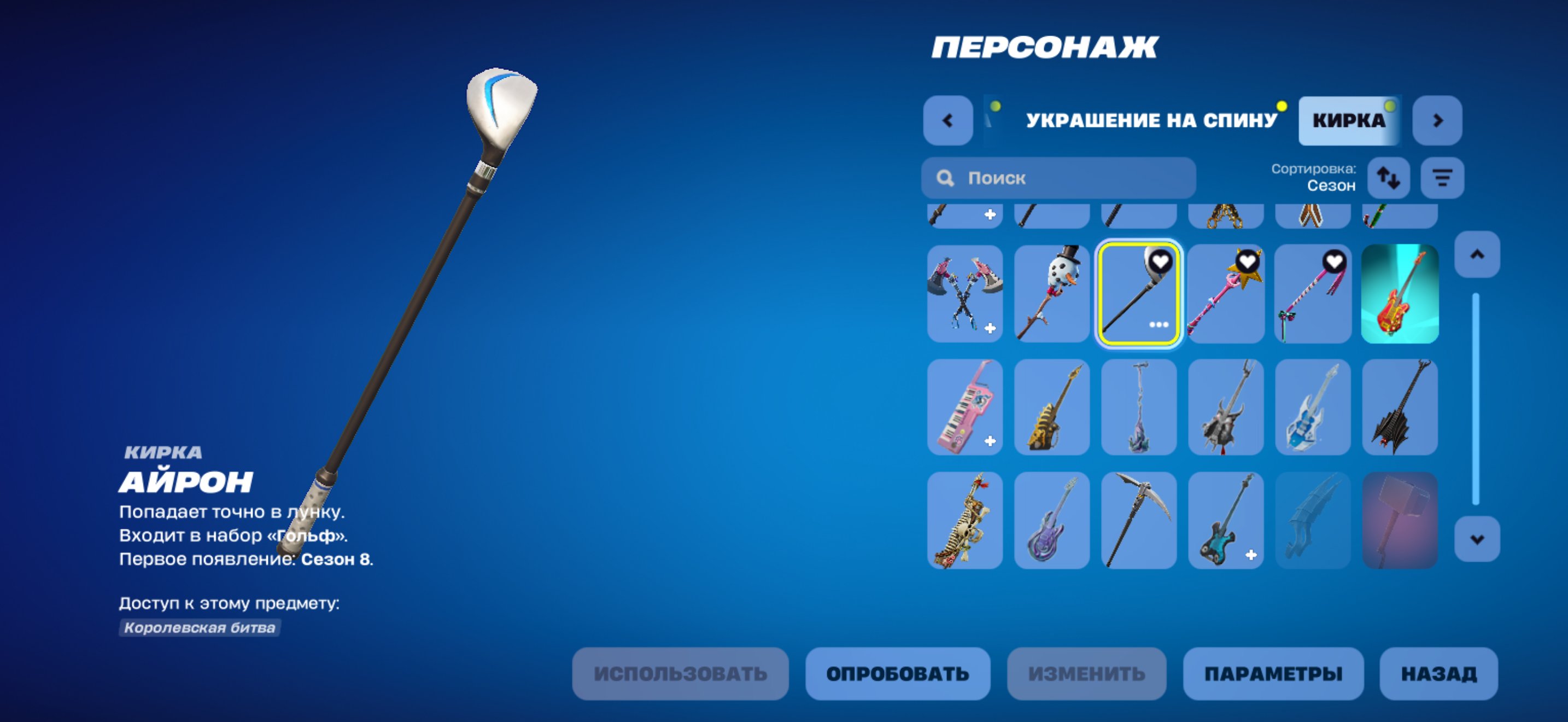Image resolution: width=1568 pixels, height=722 pixels.
Task: Click right arrow to next category
Action: click(x=1438, y=120)
